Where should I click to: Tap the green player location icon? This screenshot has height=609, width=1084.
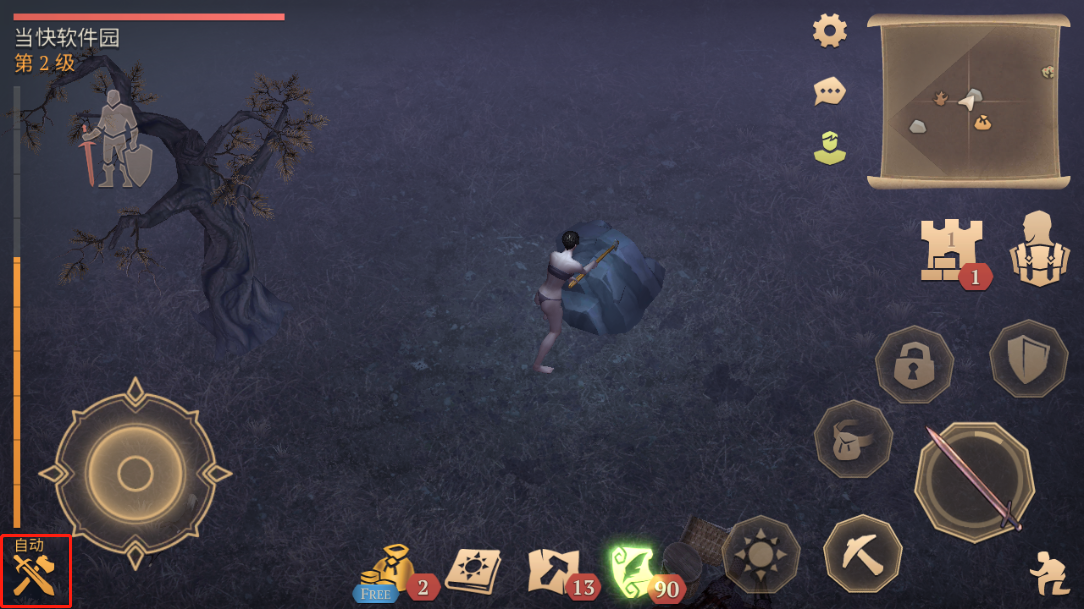click(829, 148)
